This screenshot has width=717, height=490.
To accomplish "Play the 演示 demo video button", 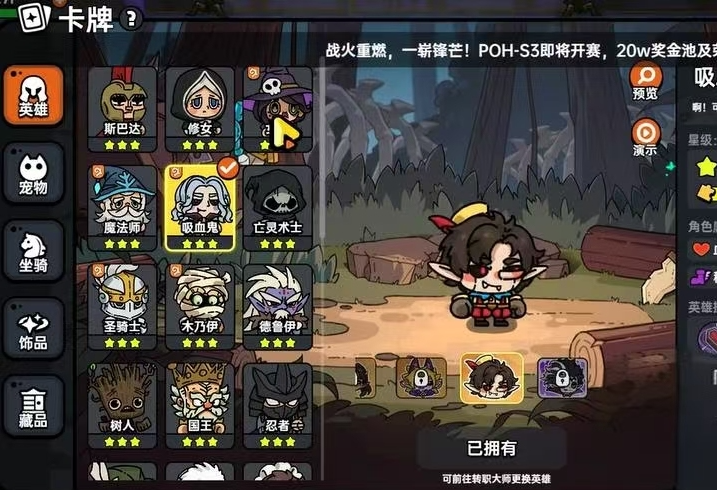I will (645, 137).
